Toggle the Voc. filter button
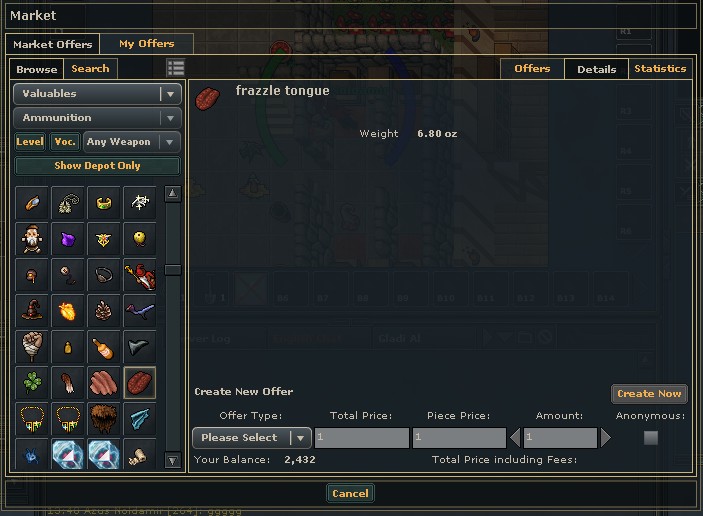The image size is (703, 516). [x=65, y=142]
